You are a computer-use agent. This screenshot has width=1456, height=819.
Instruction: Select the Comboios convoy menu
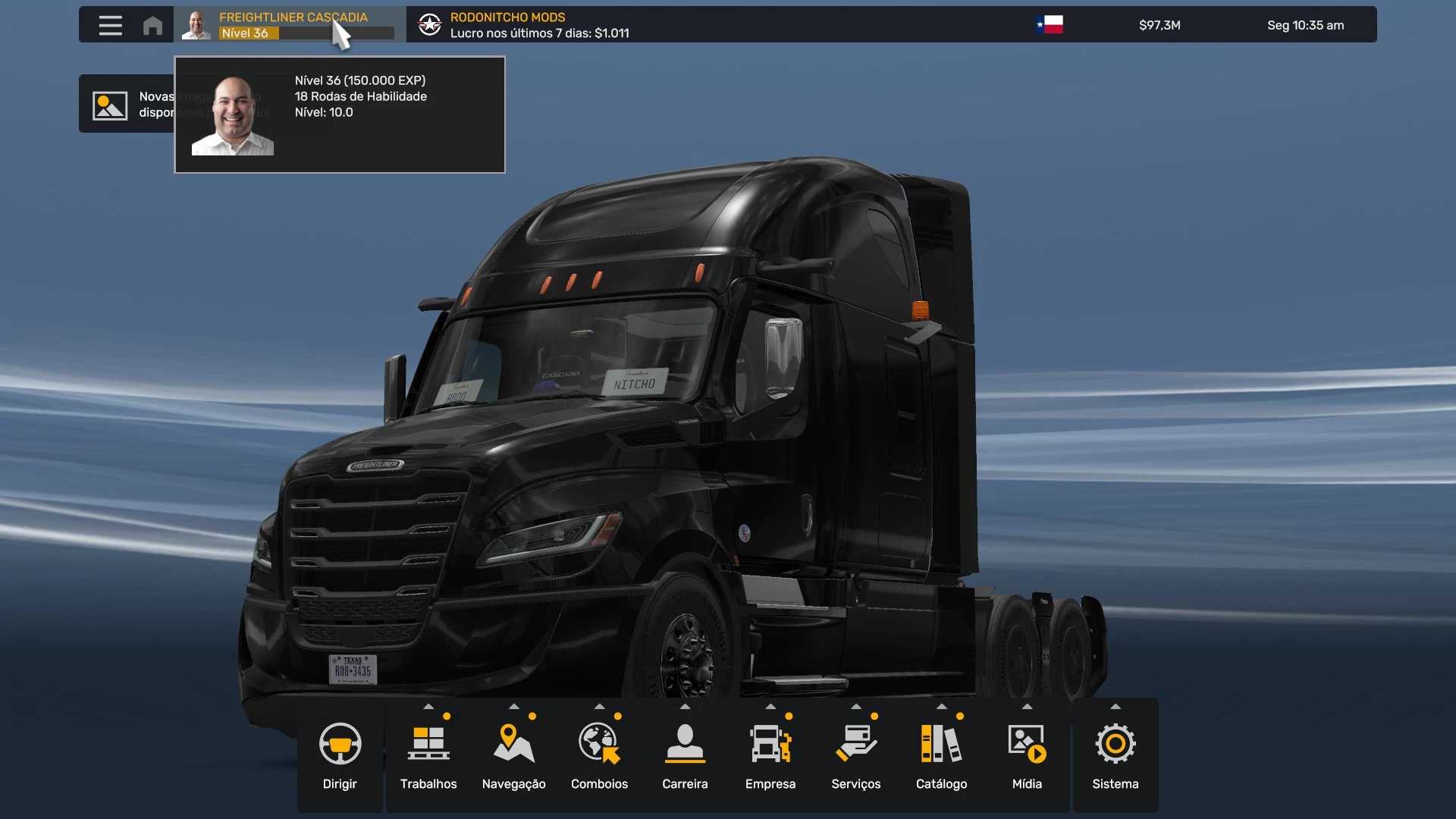tap(599, 755)
